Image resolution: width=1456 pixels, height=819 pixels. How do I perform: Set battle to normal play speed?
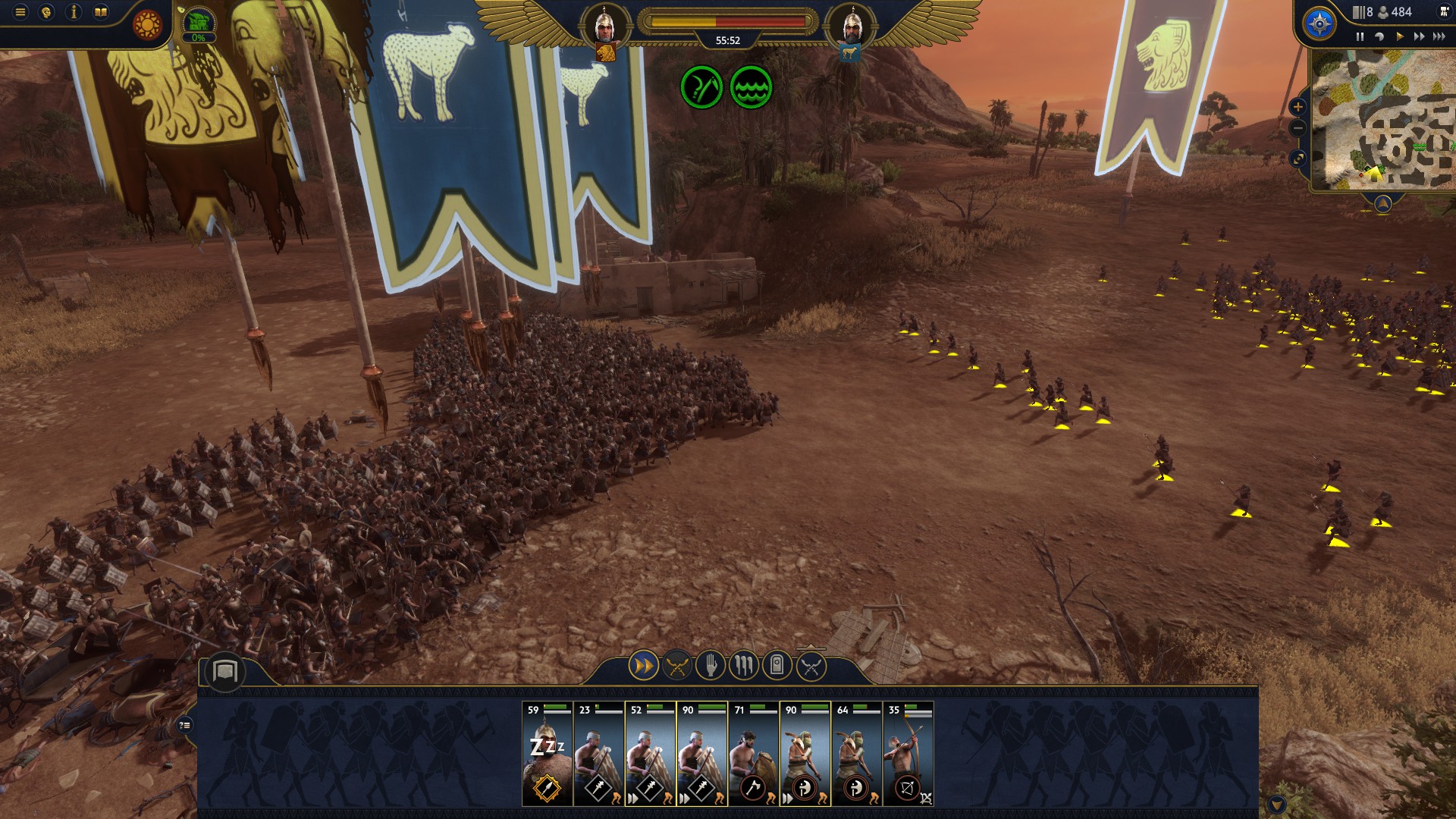[x=1399, y=36]
